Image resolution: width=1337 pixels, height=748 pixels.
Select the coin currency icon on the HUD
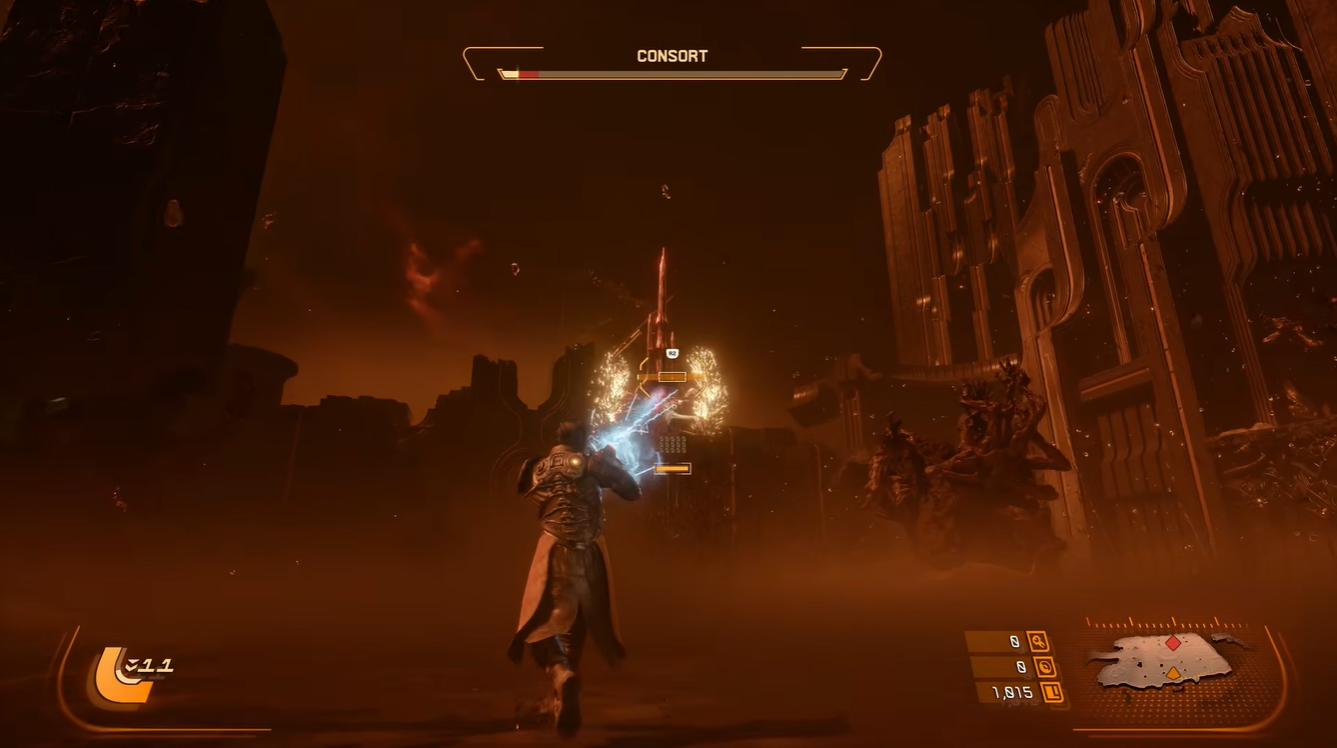pyautogui.click(x=1045, y=668)
